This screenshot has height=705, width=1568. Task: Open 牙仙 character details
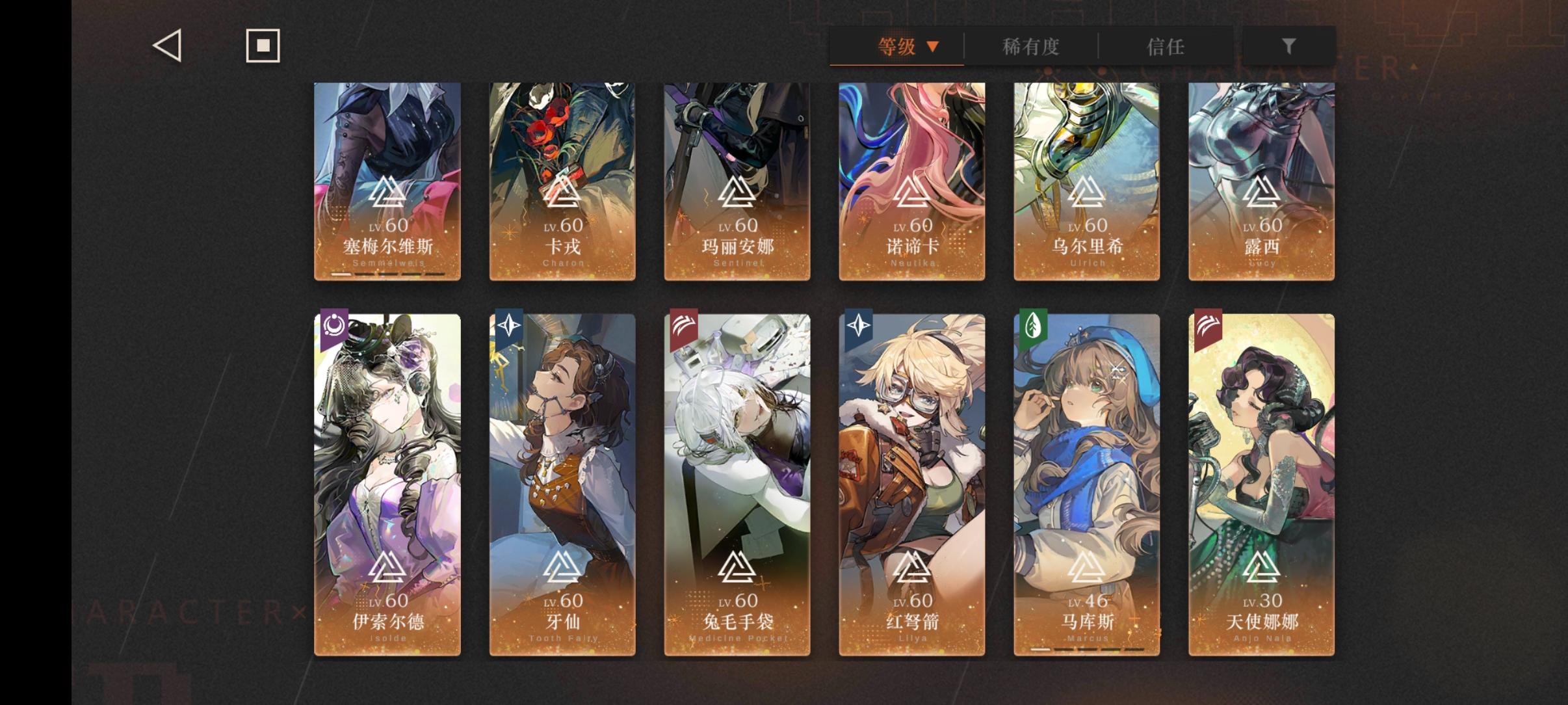click(x=562, y=481)
